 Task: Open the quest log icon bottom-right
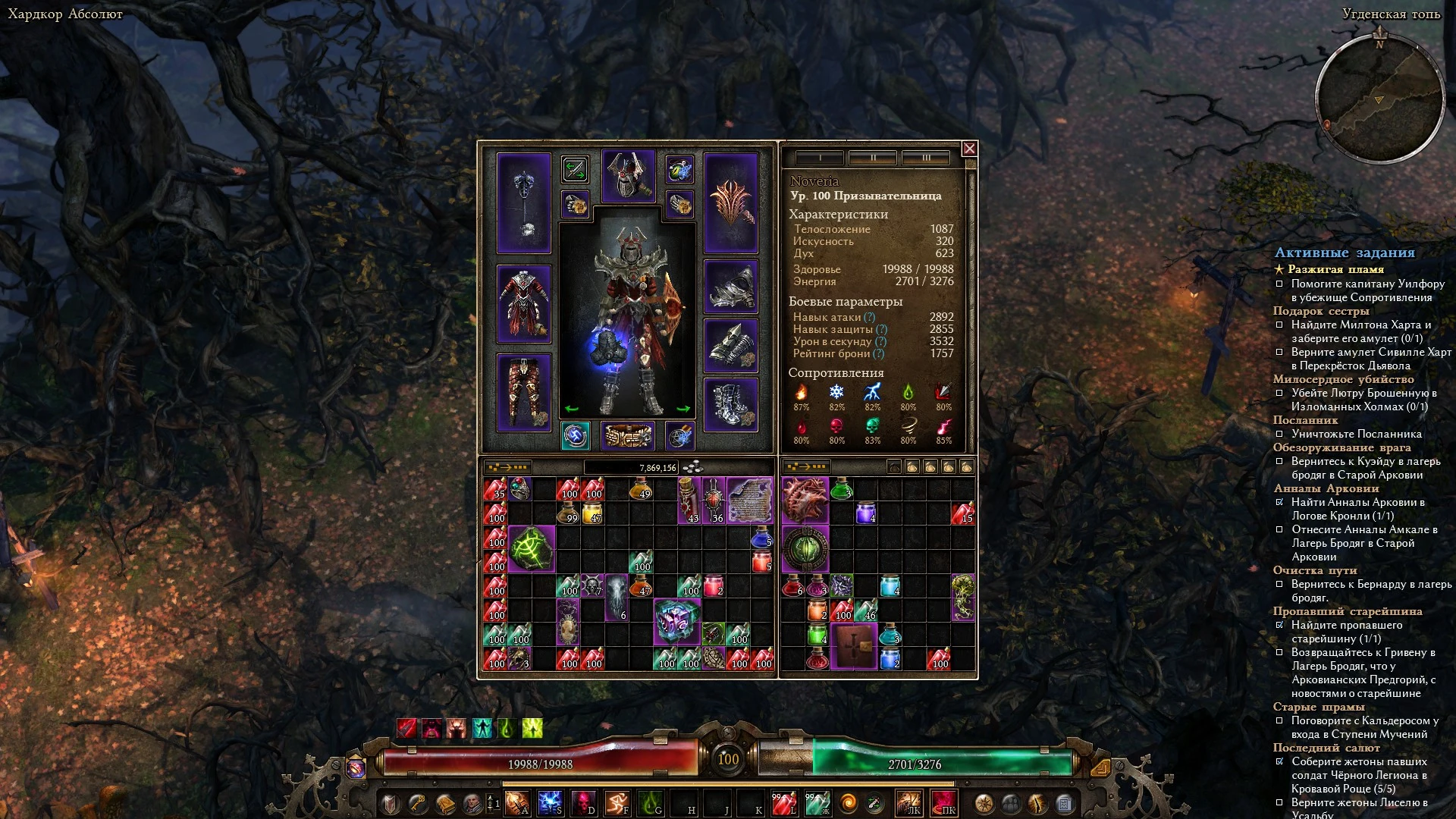point(1066,802)
